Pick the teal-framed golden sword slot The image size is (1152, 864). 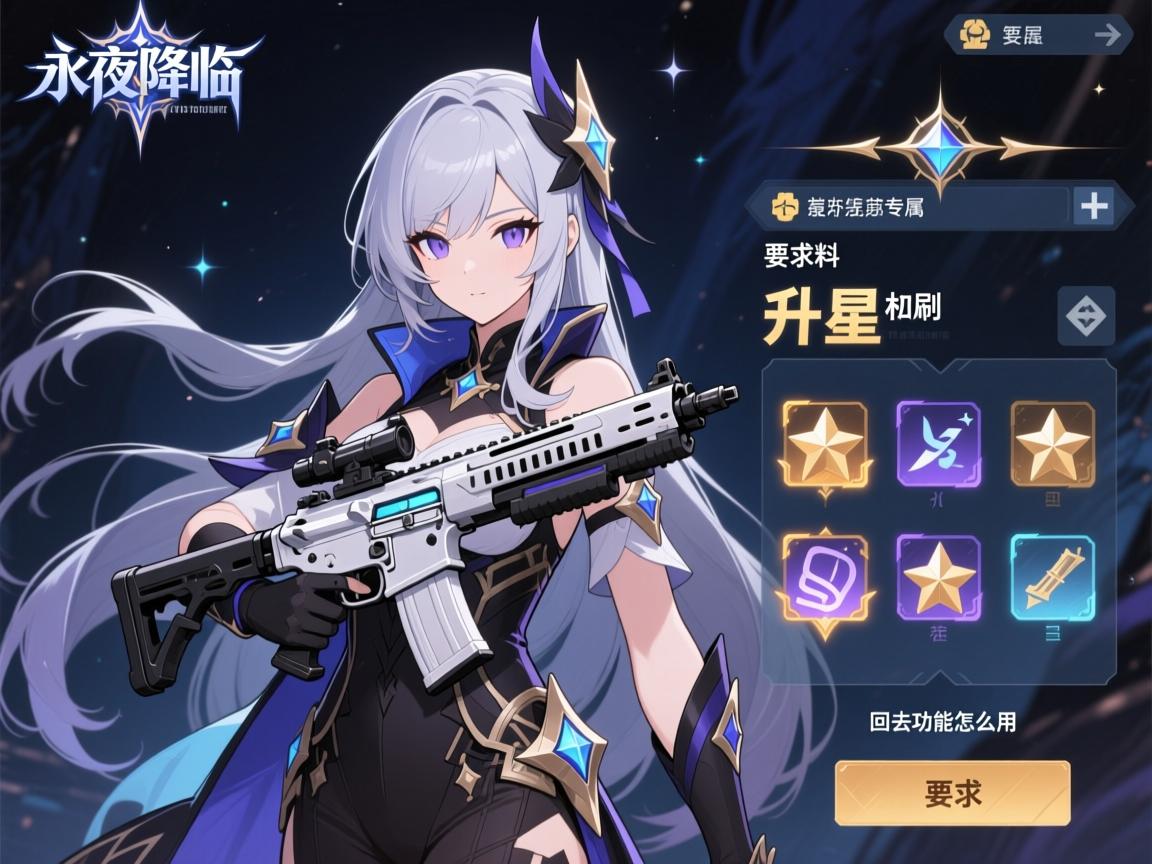[x=1052, y=576]
